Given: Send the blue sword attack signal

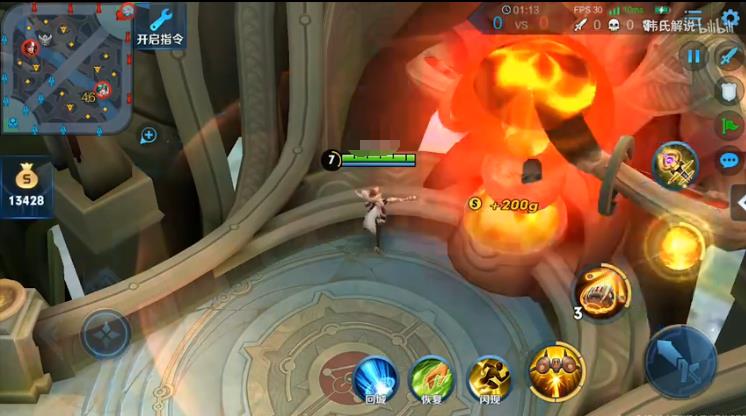Looking at the screenshot, I should [729, 57].
